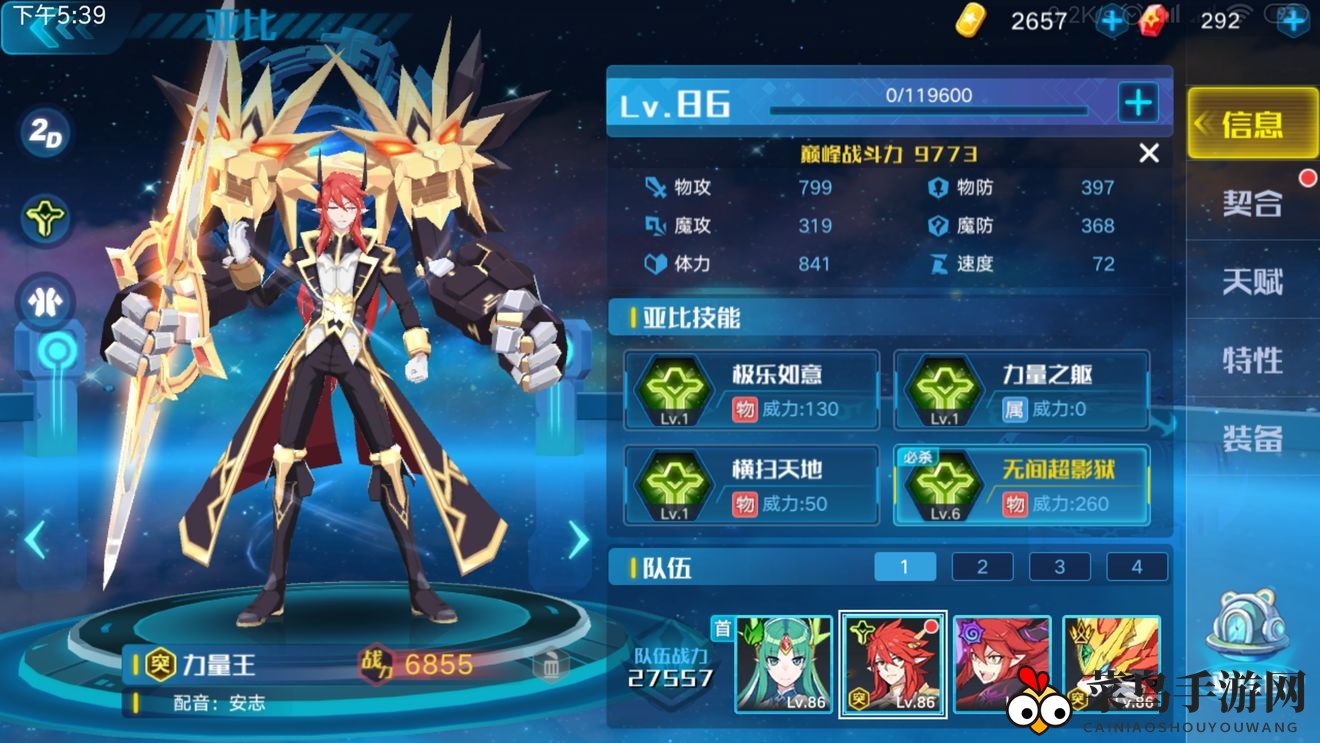
Task: View the previous character with left arrow
Action: coord(35,540)
